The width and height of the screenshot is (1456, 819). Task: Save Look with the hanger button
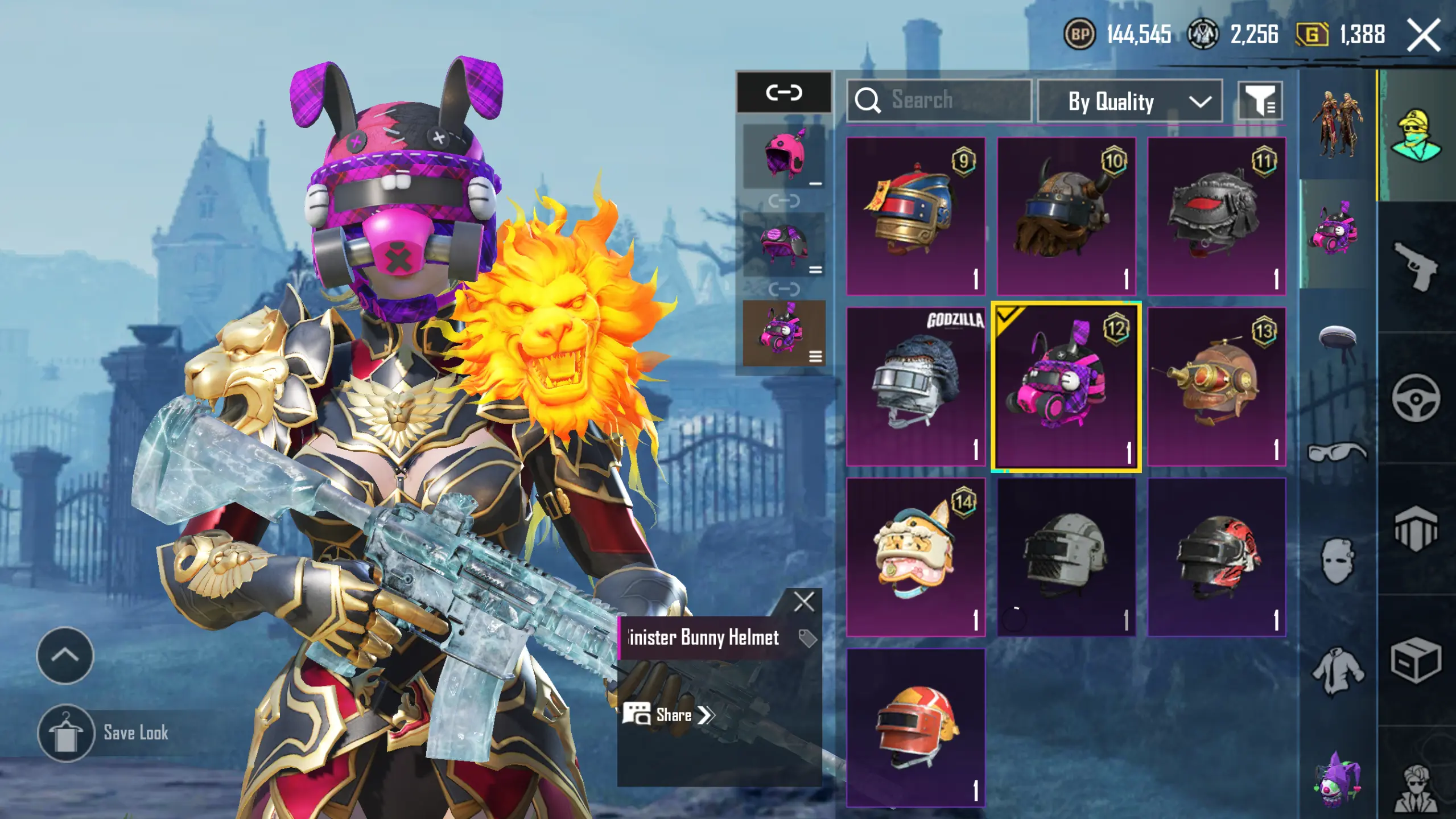[66, 733]
